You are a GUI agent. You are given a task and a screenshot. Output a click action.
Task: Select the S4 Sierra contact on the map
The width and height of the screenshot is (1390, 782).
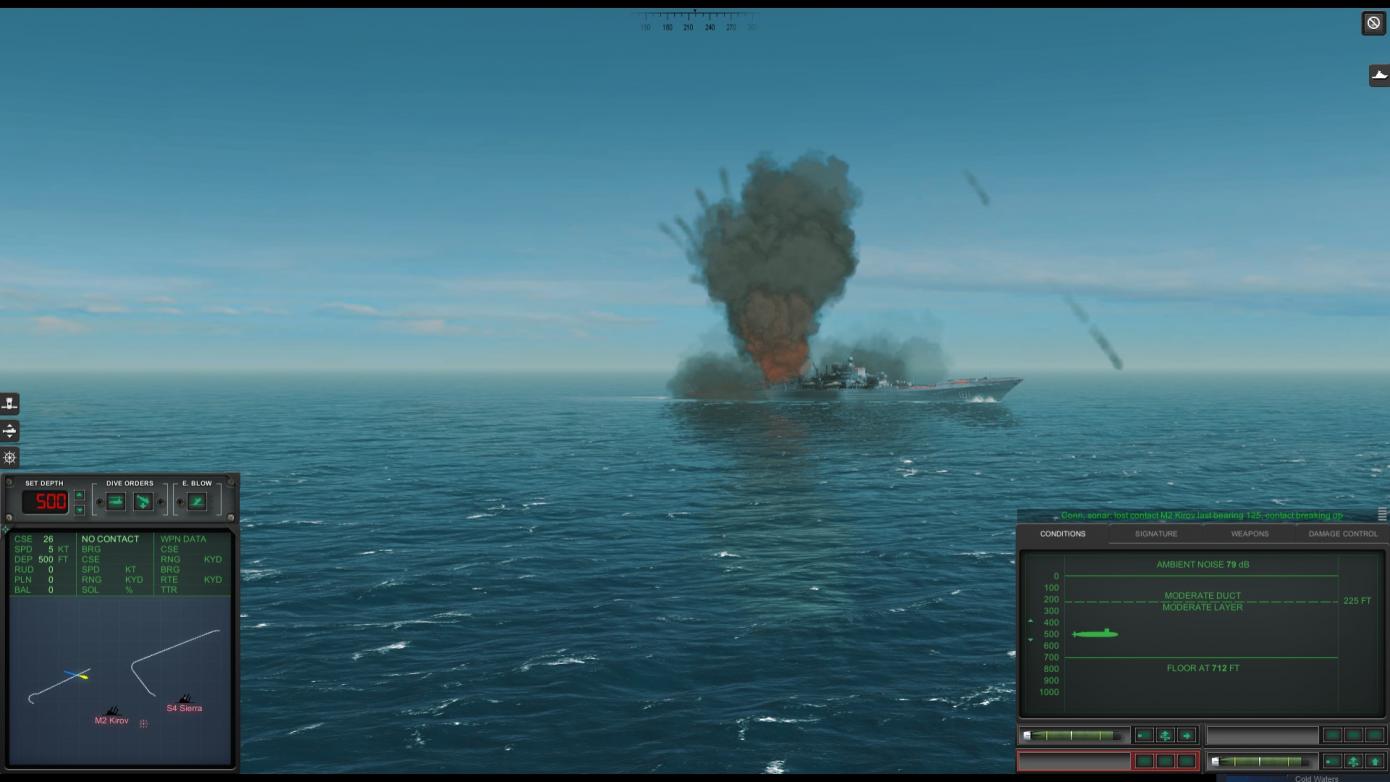coord(184,702)
